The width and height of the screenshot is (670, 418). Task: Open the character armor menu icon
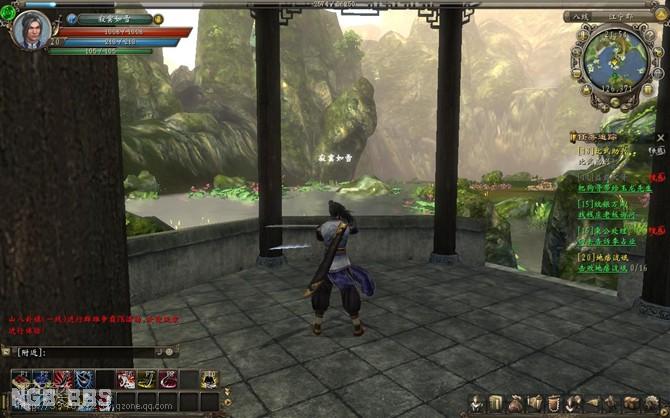(x=473, y=403)
